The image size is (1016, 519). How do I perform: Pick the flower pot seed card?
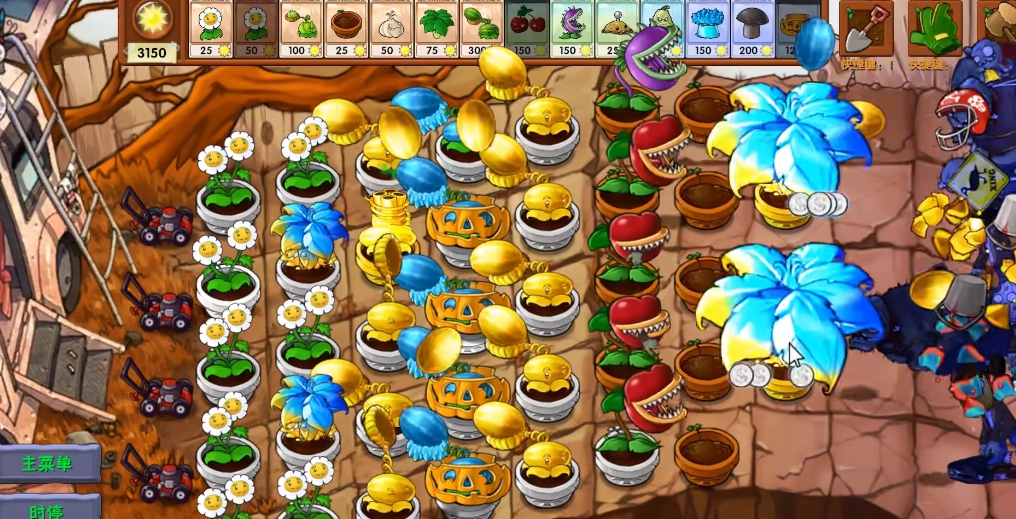[345, 28]
